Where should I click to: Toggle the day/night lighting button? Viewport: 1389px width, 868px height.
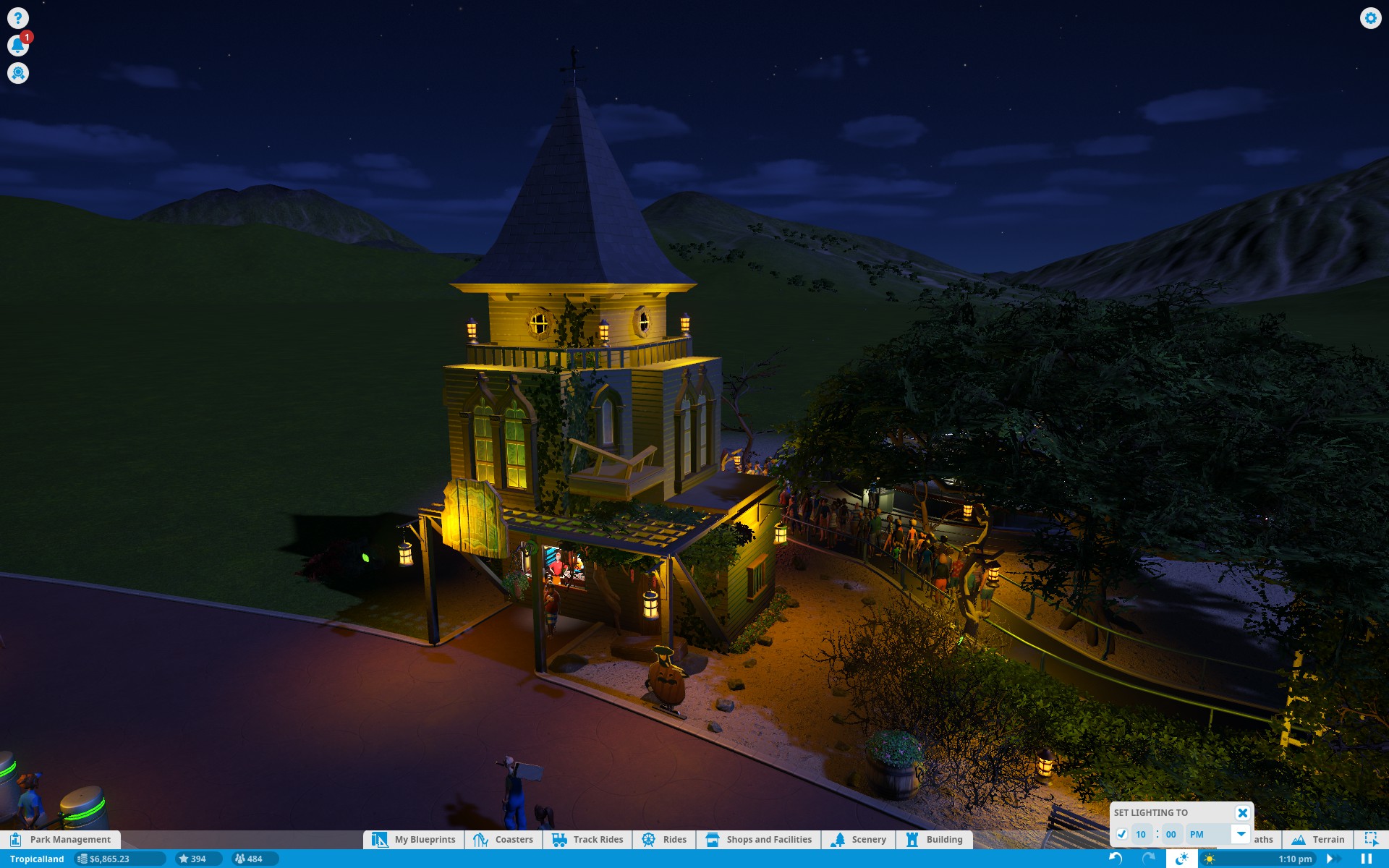click(1181, 859)
